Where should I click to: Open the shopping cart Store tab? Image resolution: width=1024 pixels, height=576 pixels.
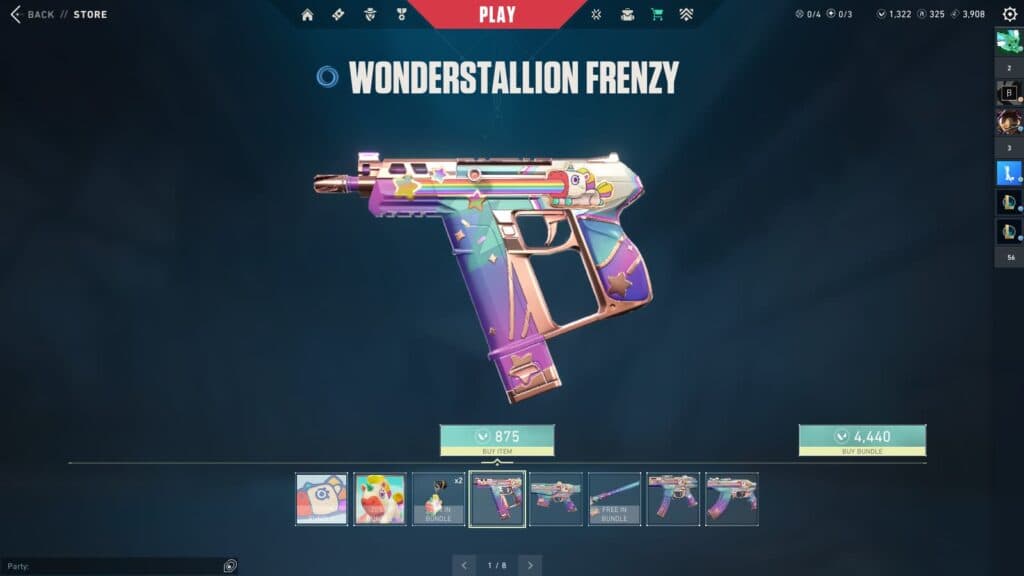pos(657,15)
